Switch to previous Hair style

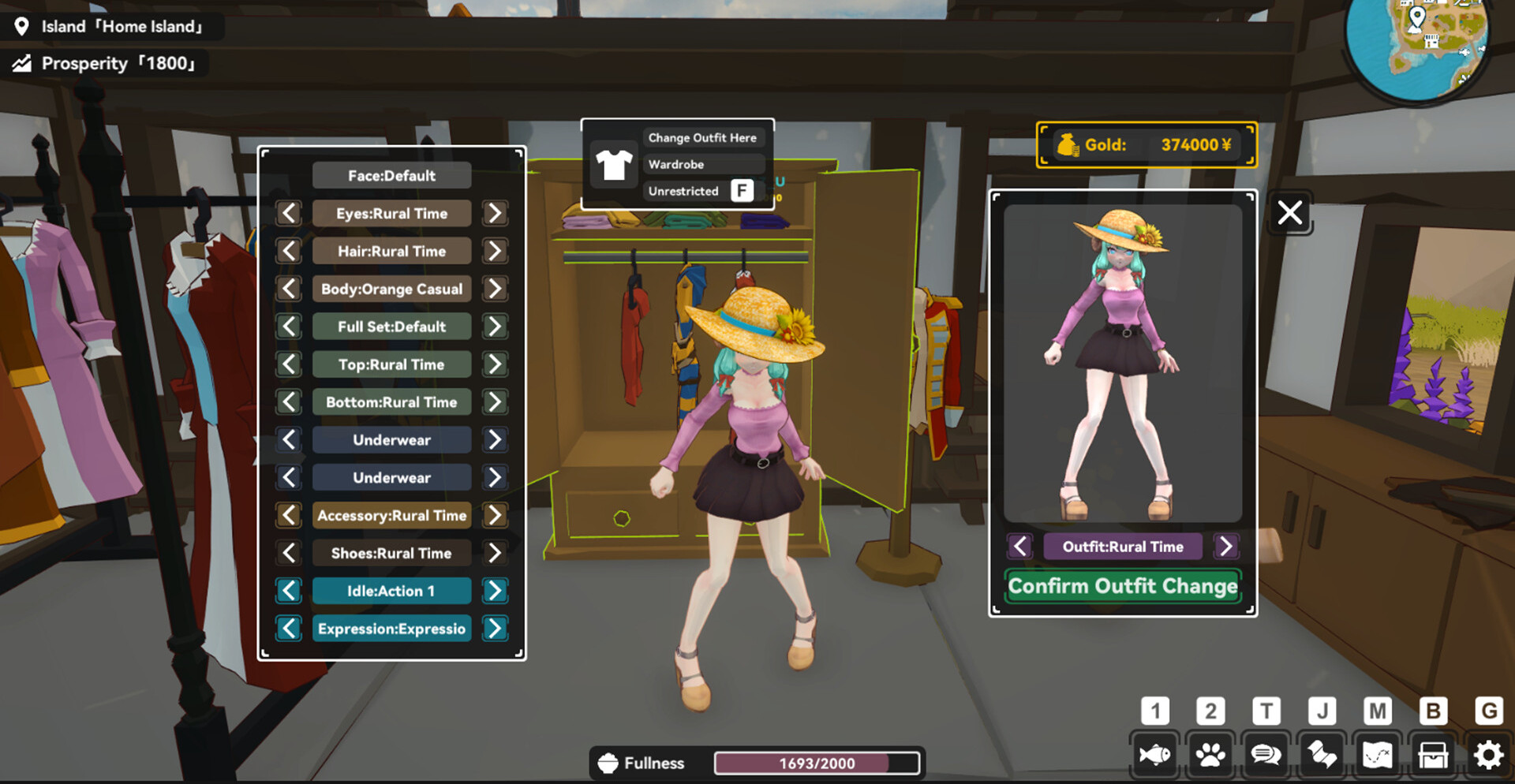[289, 251]
